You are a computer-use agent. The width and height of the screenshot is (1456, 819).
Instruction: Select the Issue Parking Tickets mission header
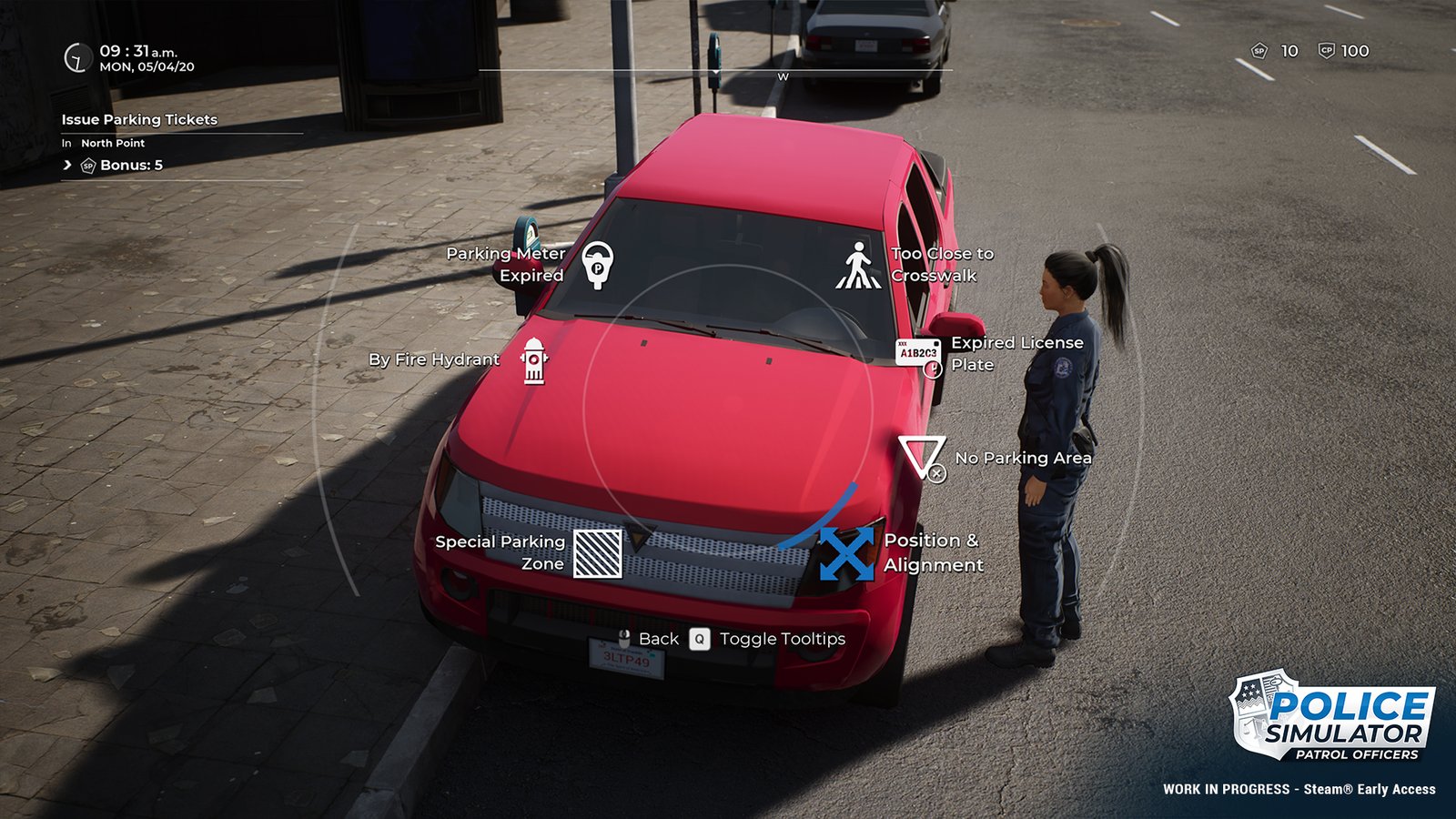tap(139, 118)
